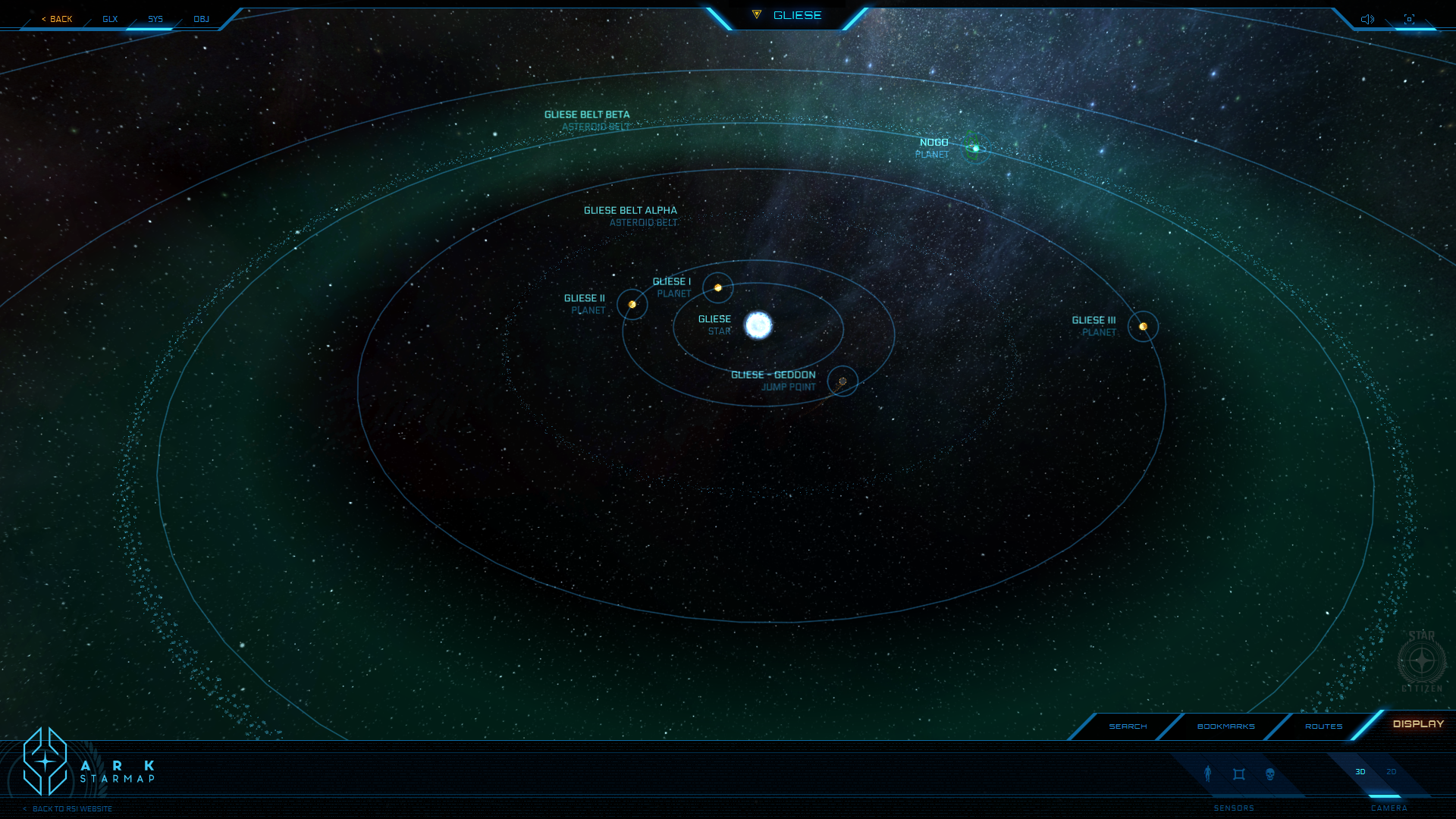1456x819 pixels.
Task: Toggle the population sensor person icon
Action: click(1208, 773)
